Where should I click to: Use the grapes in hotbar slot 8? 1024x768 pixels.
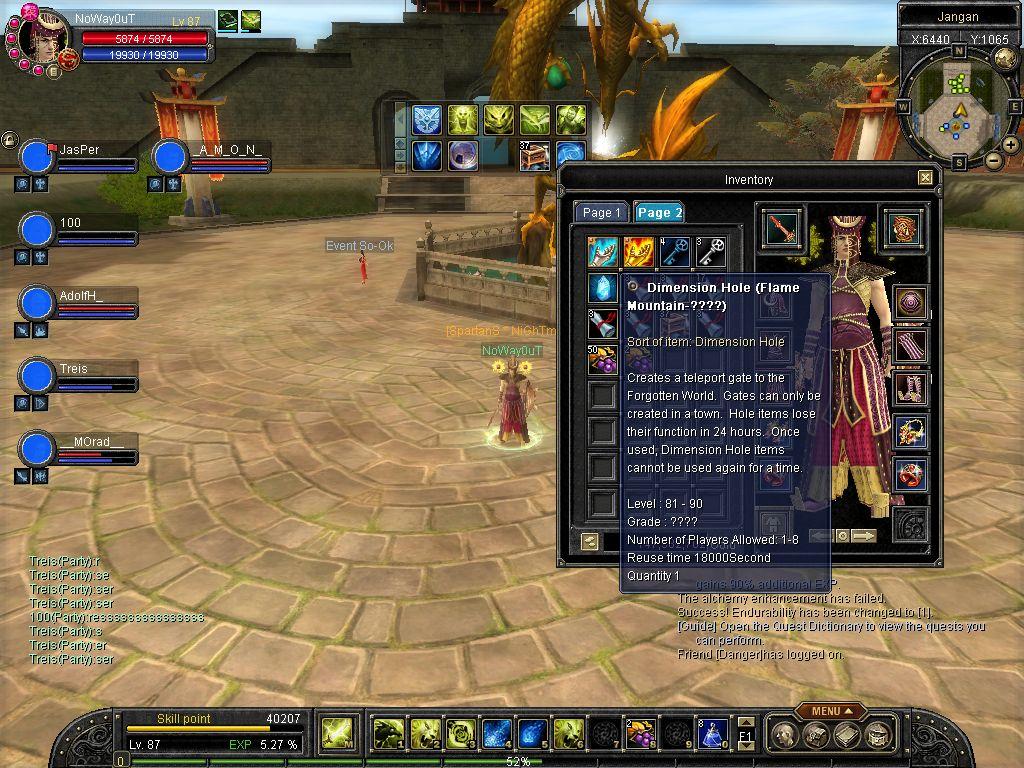click(x=640, y=735)
